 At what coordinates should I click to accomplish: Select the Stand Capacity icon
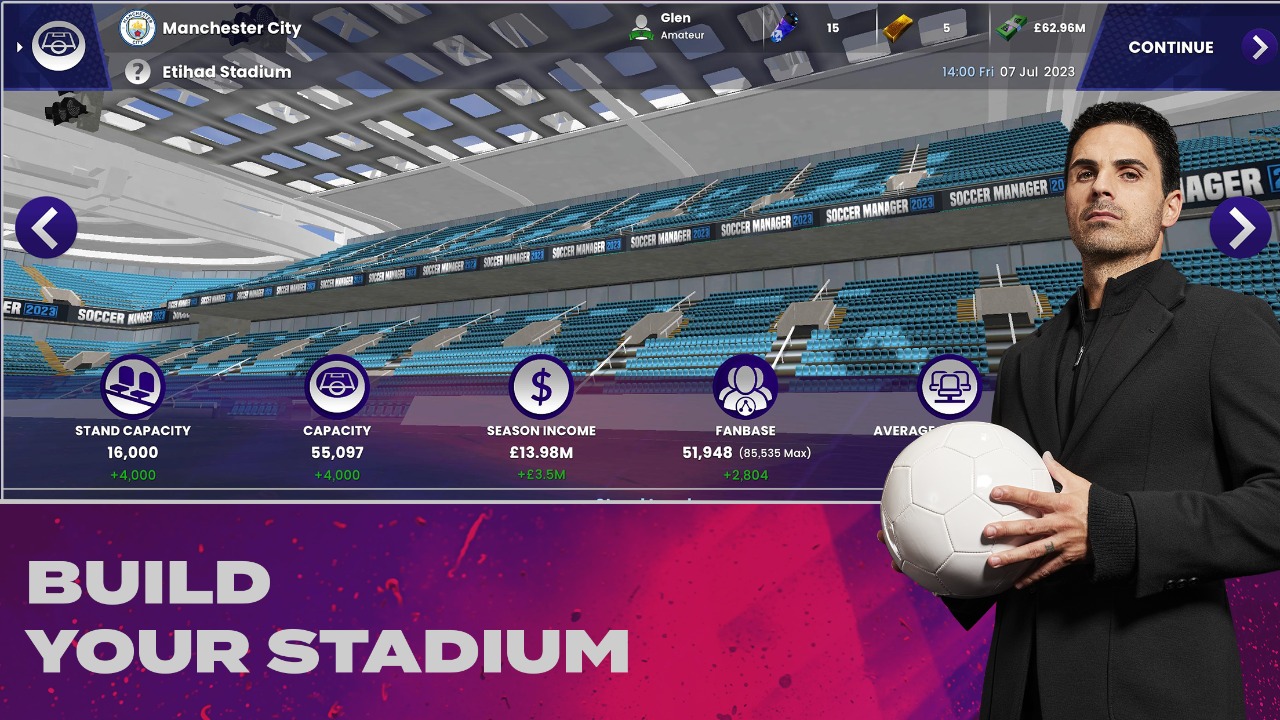[133, 387]
